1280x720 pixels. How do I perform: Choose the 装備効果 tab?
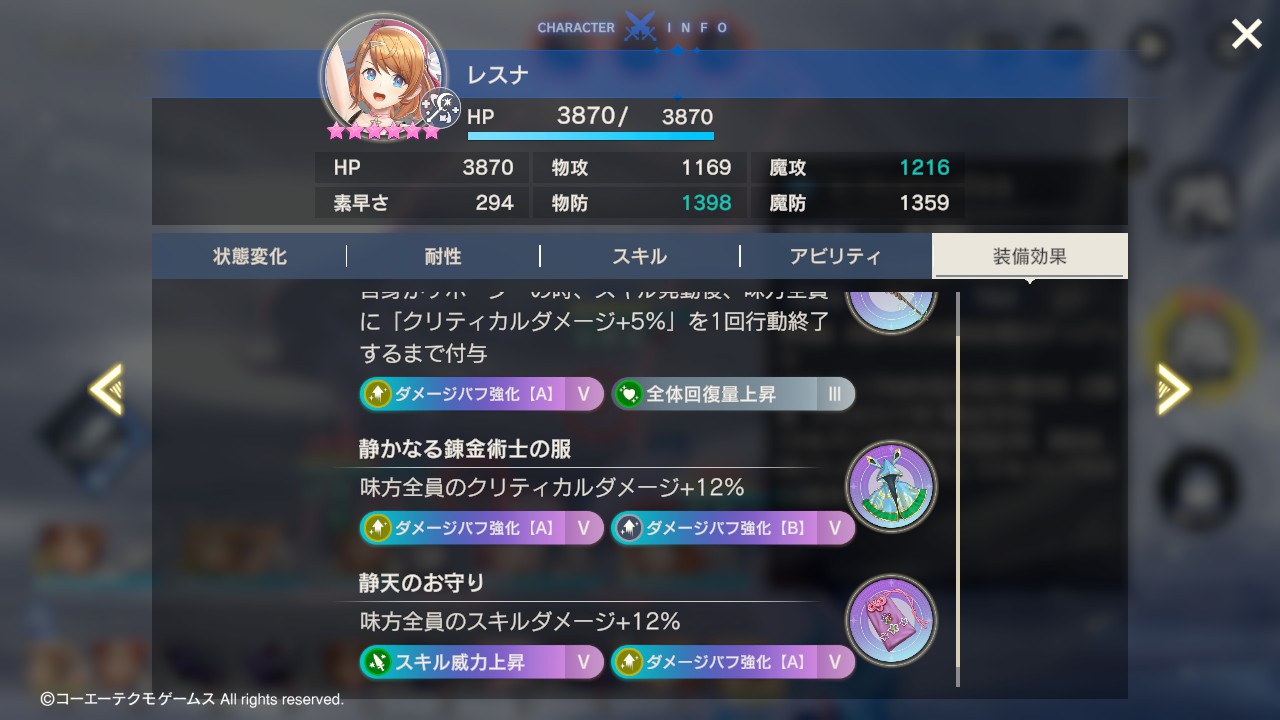(x=1029, y=257)
